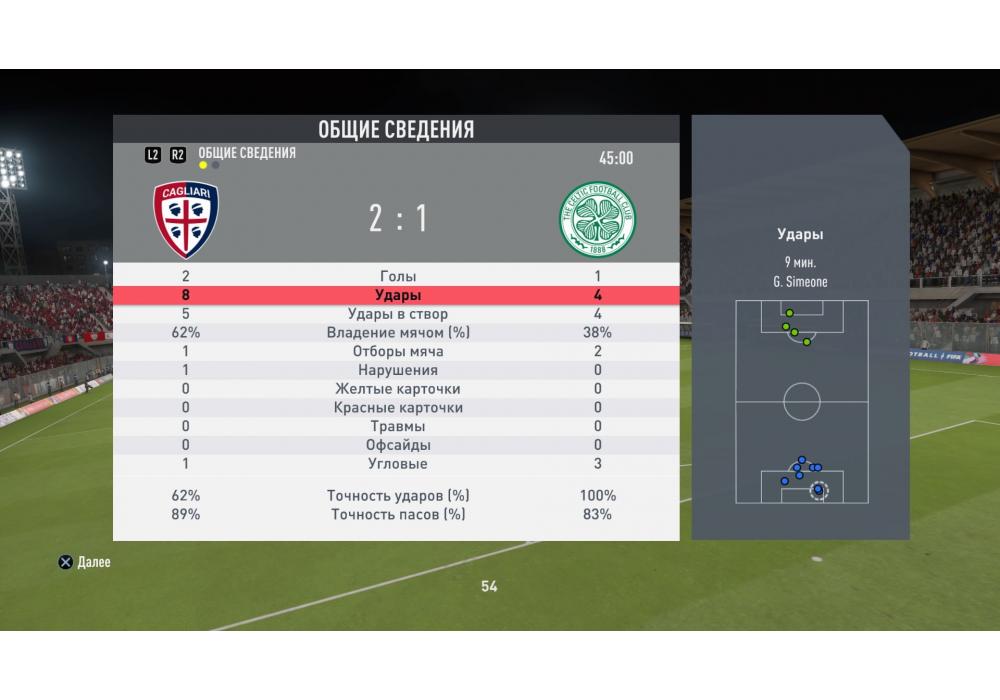
Task: Click the circled shot marker on the pitch map
Action: tap(819, 490)
